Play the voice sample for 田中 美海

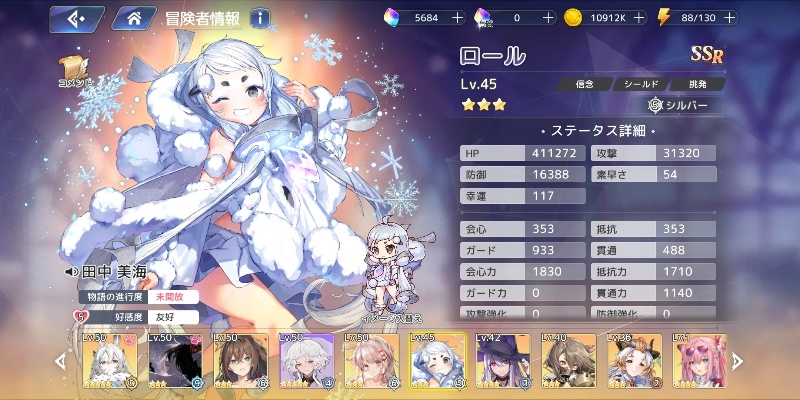click(x=71, y=270)
